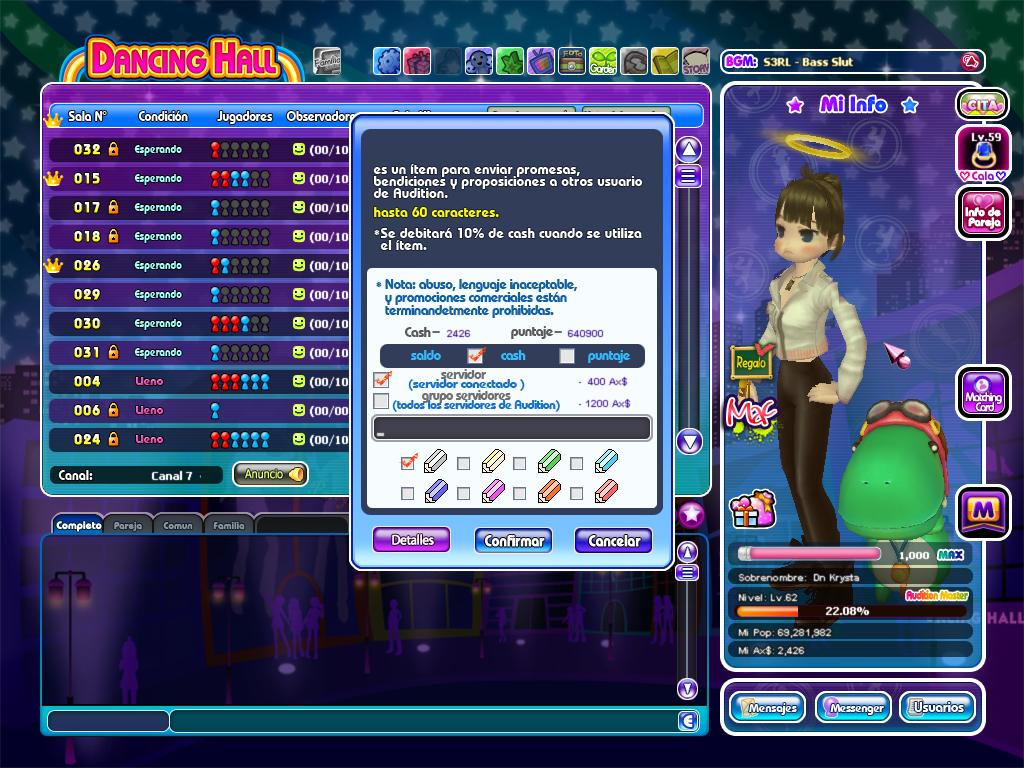Tick the puntaje payment checkbox

click(x=567, y=356)
